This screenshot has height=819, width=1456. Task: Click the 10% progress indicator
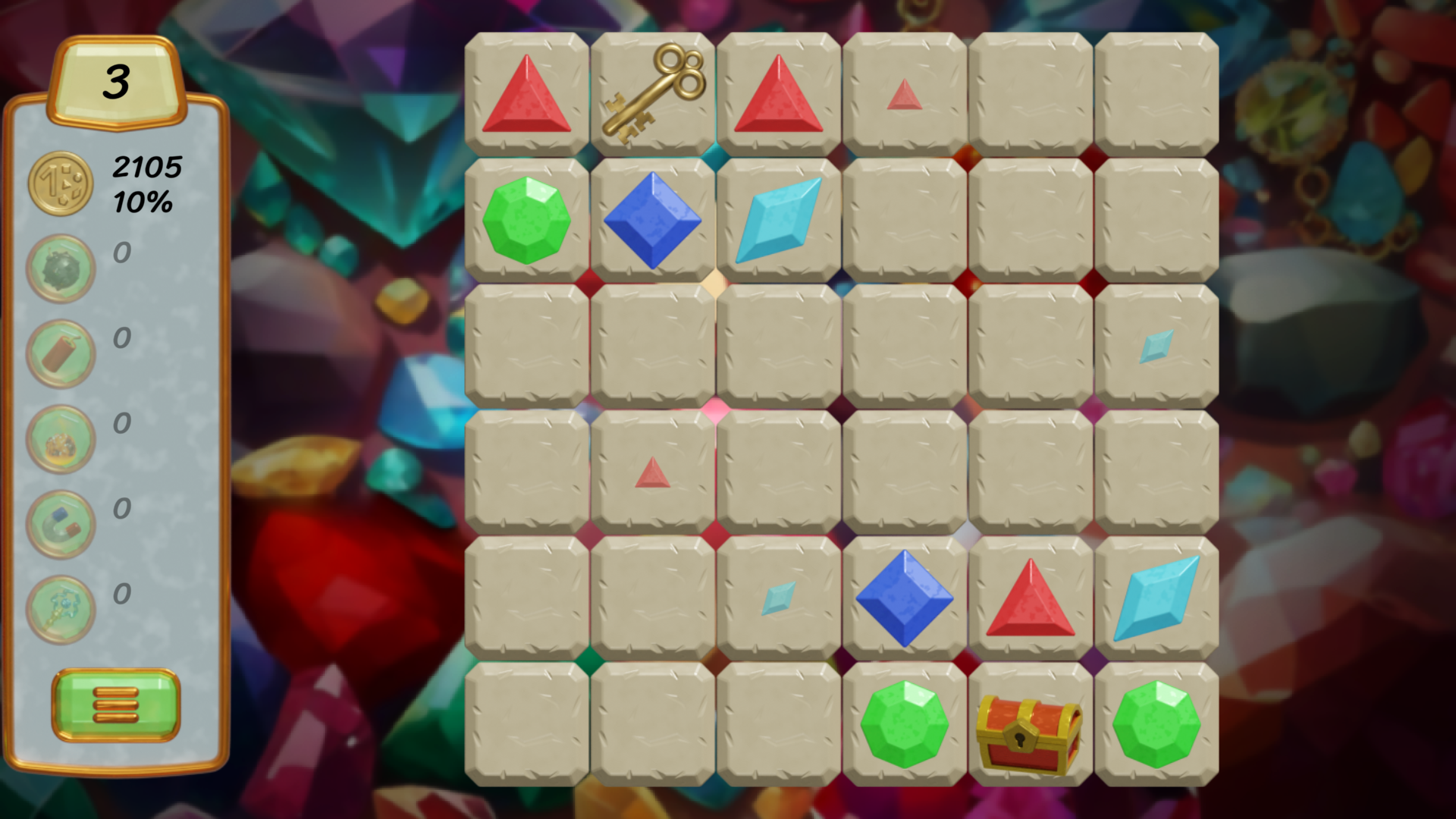144,202
